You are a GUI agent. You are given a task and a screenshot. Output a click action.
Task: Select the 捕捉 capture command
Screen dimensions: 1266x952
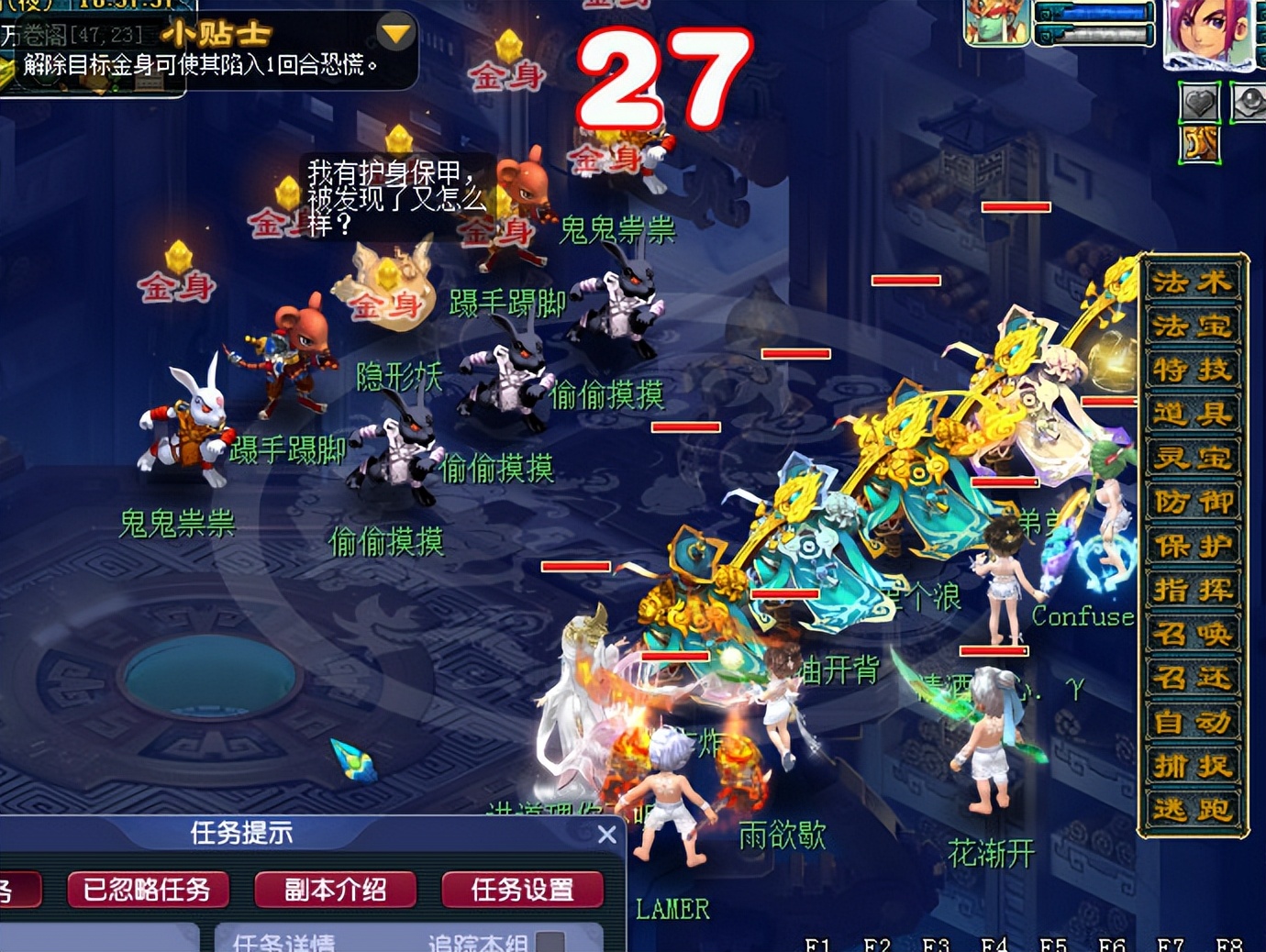(1192, 766)
